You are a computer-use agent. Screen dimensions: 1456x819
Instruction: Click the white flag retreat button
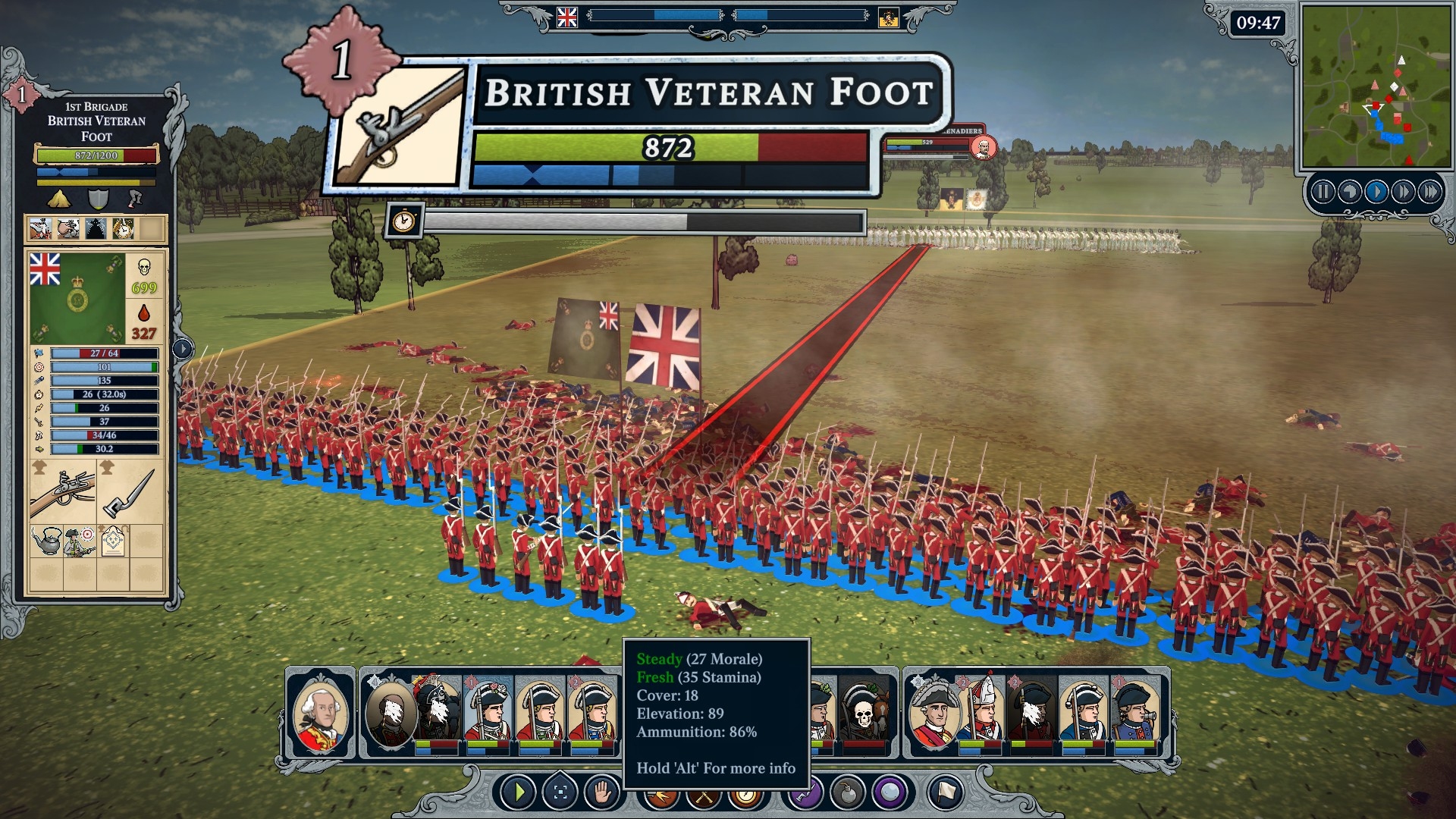coord(945,793)
